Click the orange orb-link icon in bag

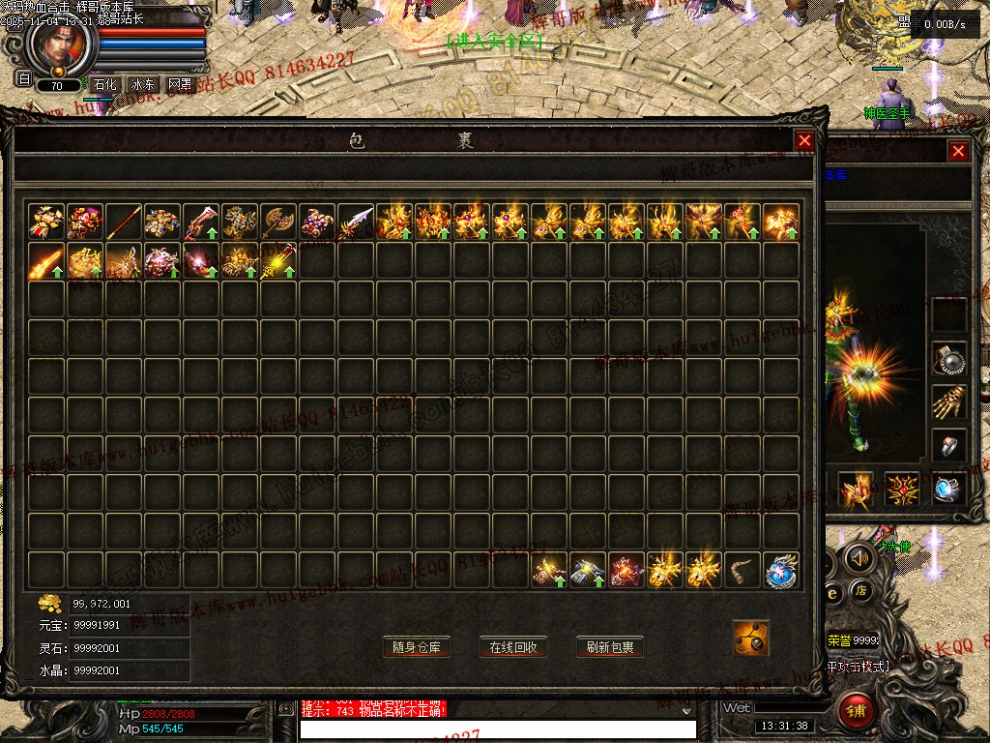click(750, 638)
